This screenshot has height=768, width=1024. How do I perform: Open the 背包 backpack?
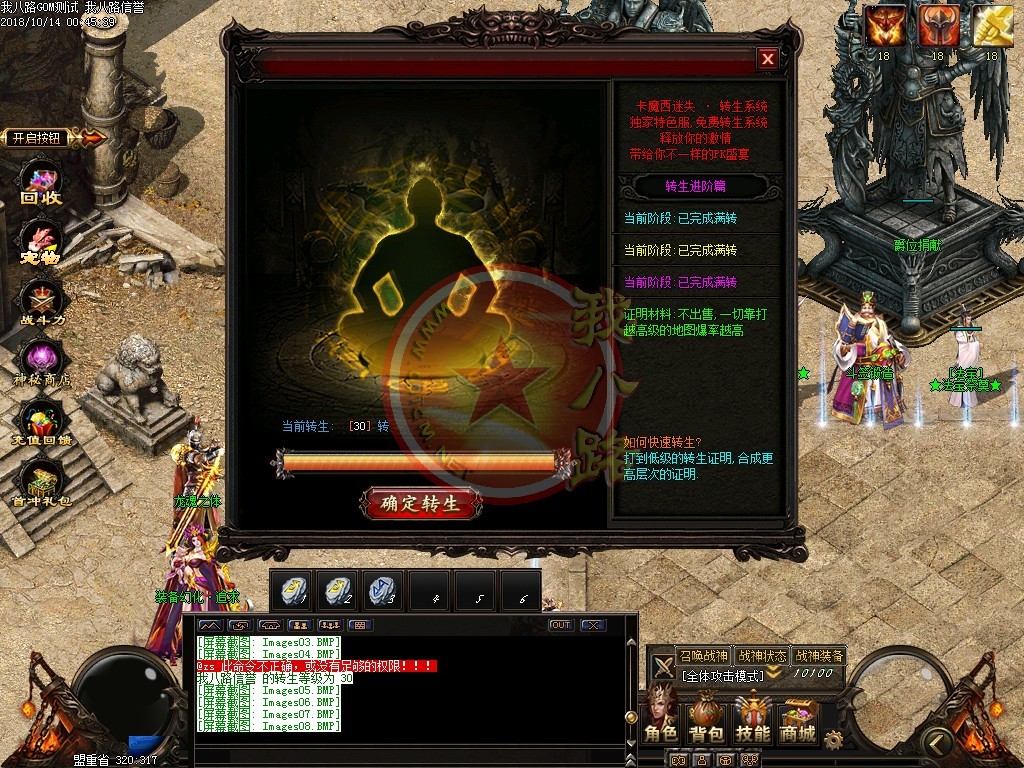(x=707, y=717)
